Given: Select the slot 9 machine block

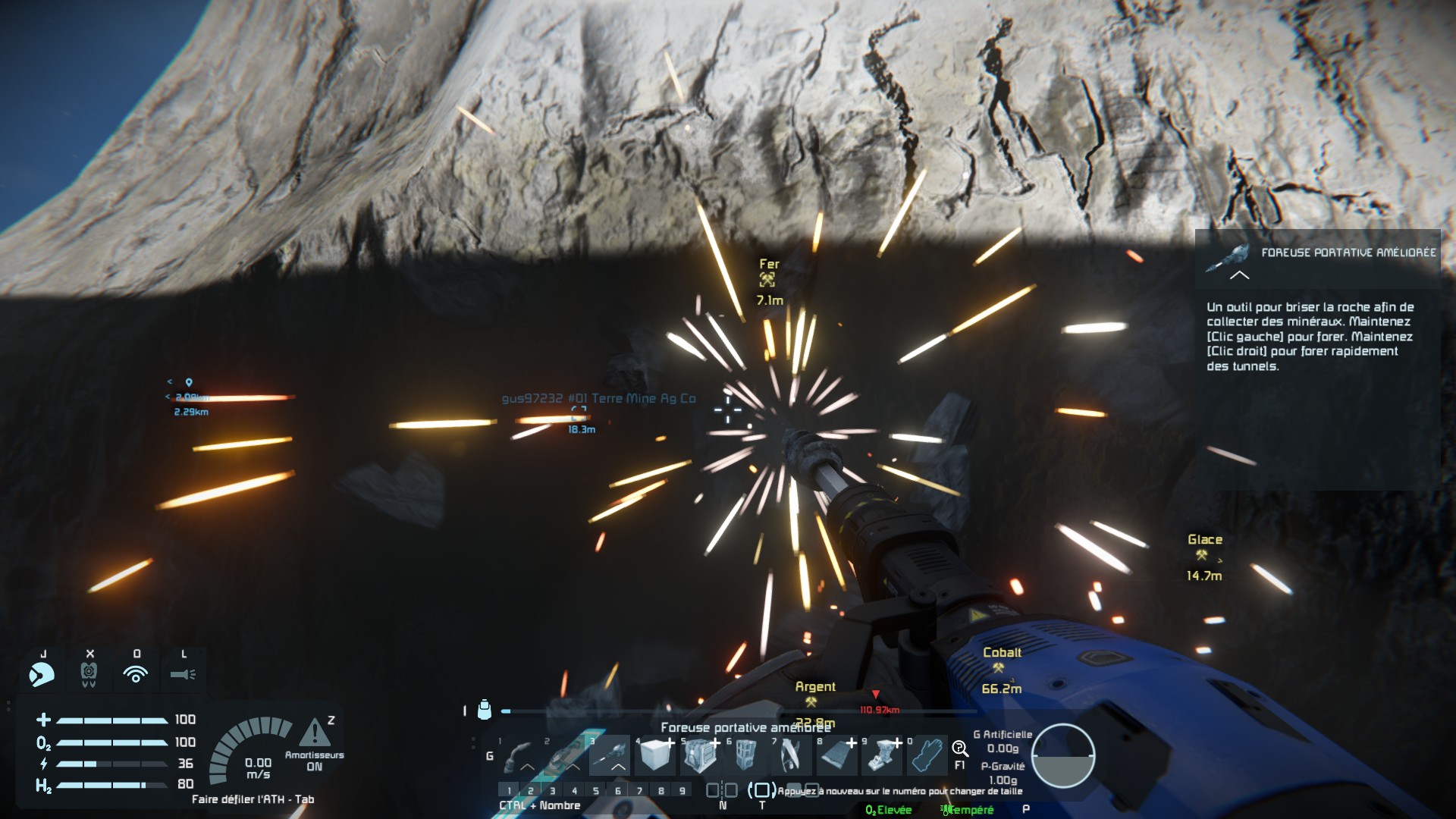Looking at the screenshot, I should [x=883, y=756].
